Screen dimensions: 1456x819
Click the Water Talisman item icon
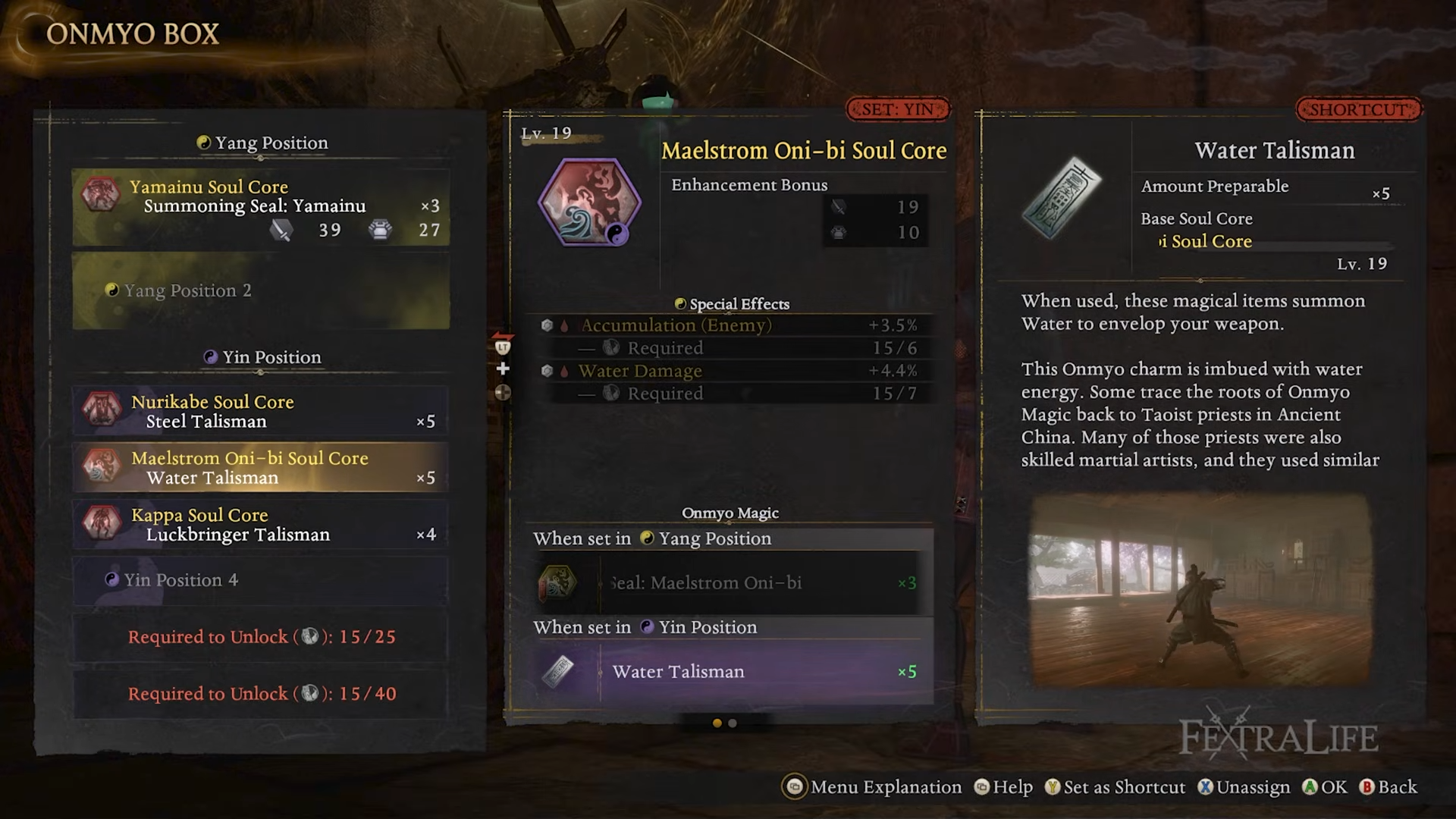pos(1061,197)
